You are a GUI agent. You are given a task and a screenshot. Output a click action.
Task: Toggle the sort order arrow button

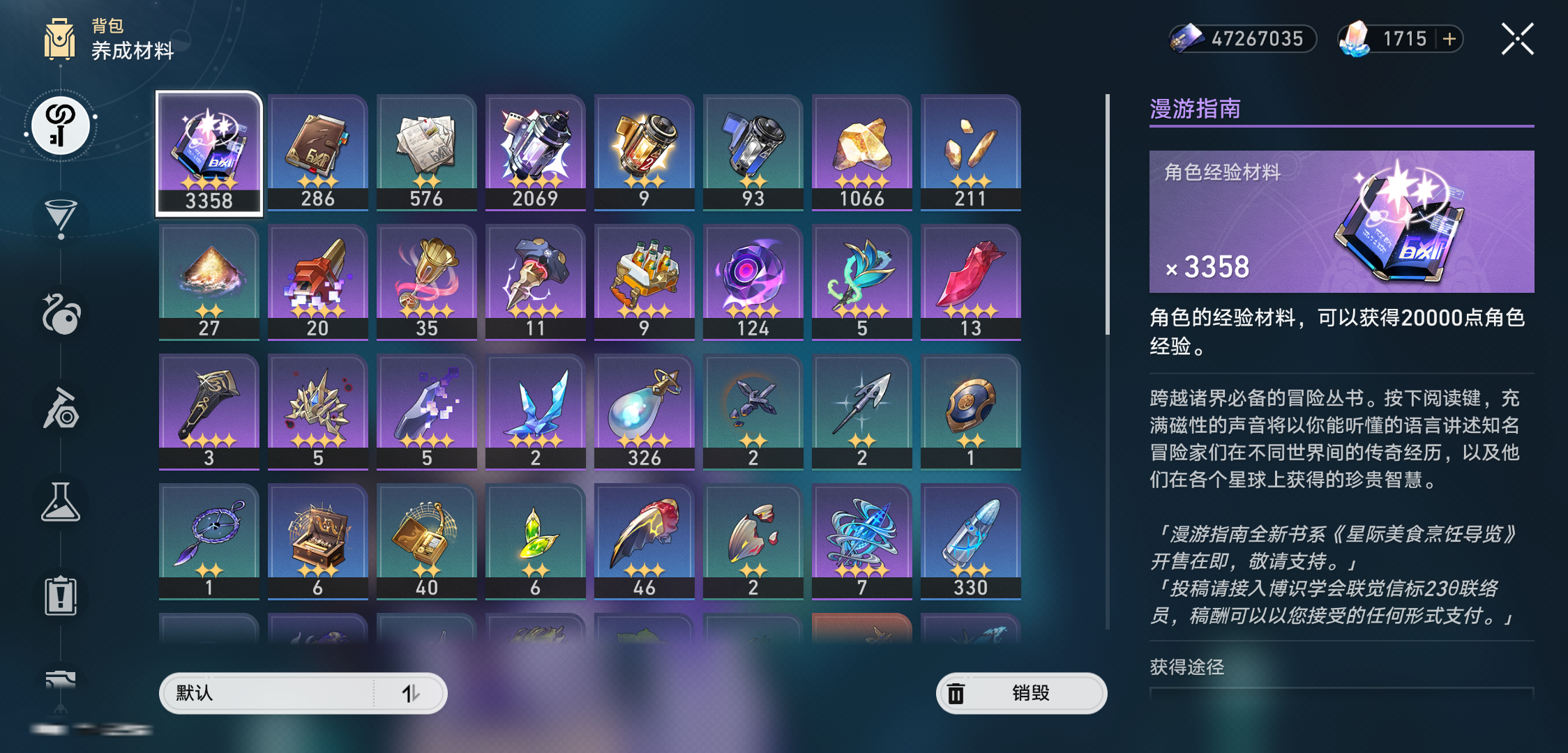411,693
